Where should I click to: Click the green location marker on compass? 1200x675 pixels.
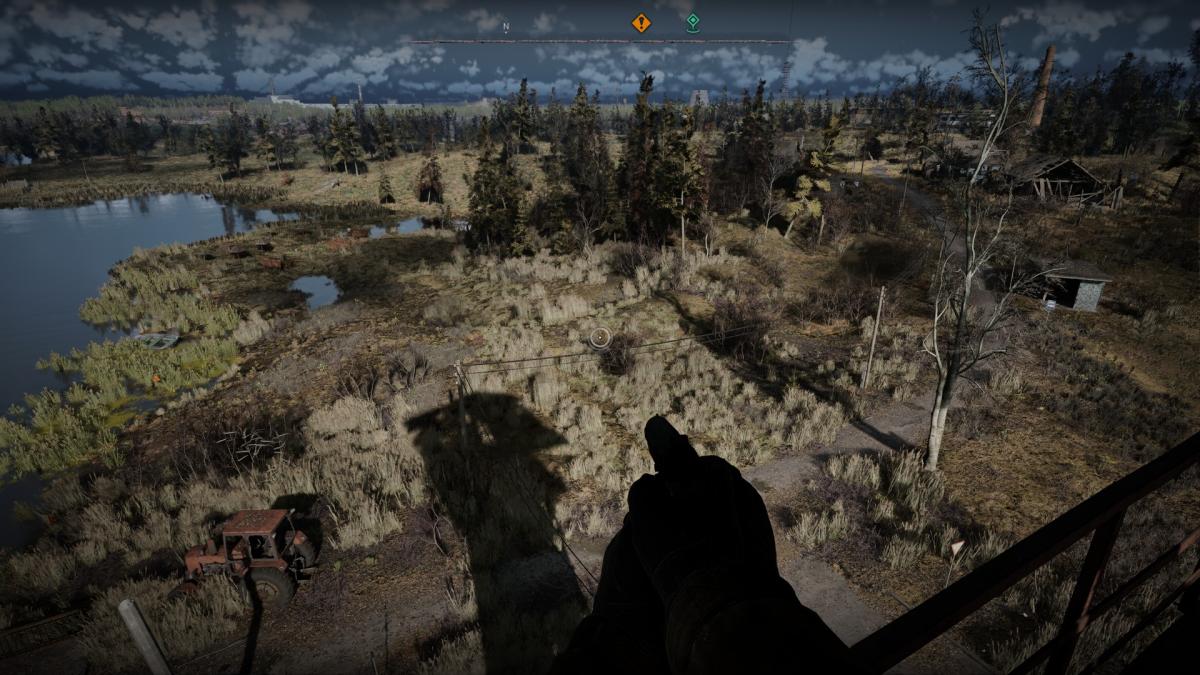(x=692, y=22)
